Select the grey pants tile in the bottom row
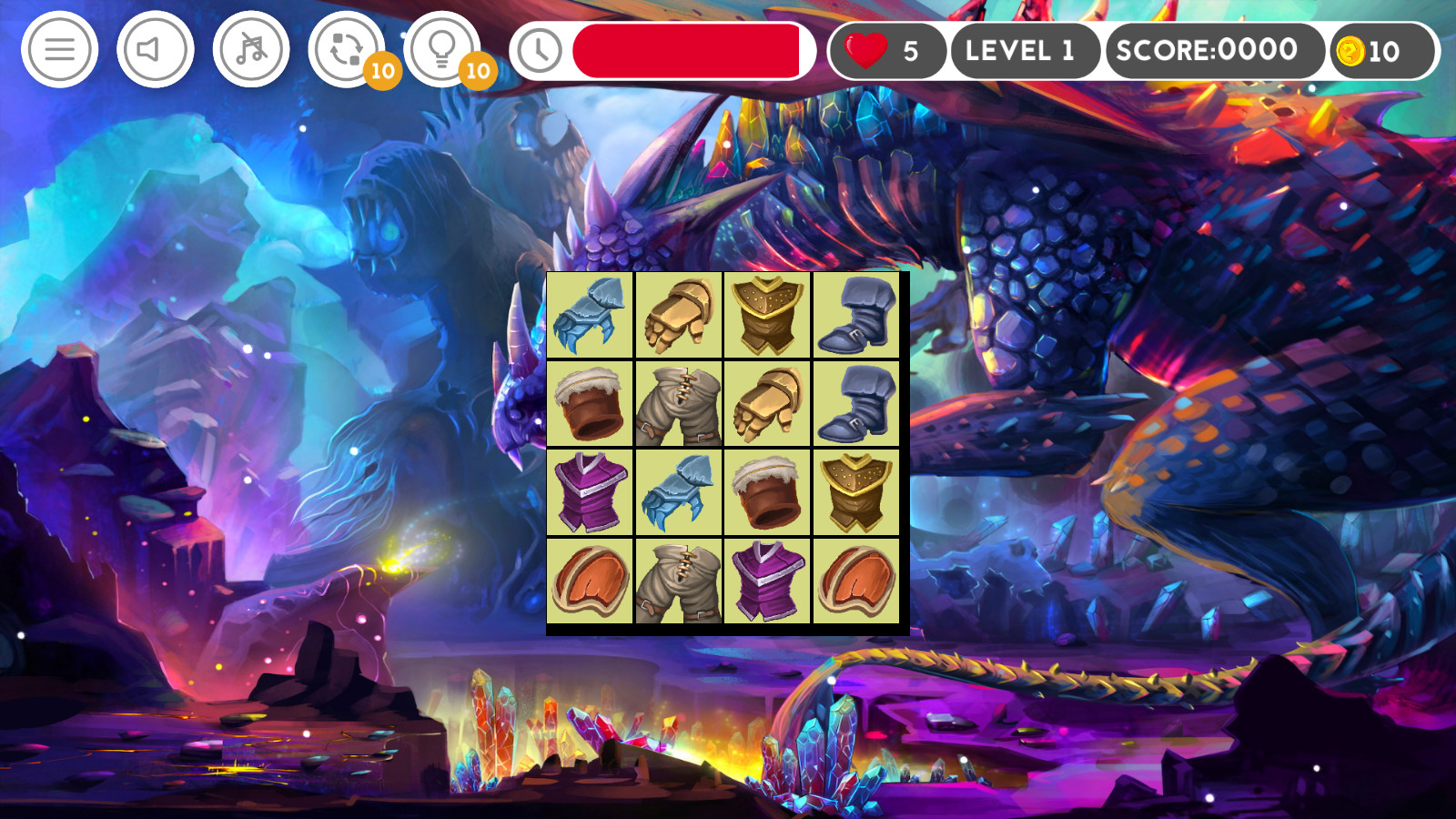Screen dimensions: 1456x819 coord(678,582)
